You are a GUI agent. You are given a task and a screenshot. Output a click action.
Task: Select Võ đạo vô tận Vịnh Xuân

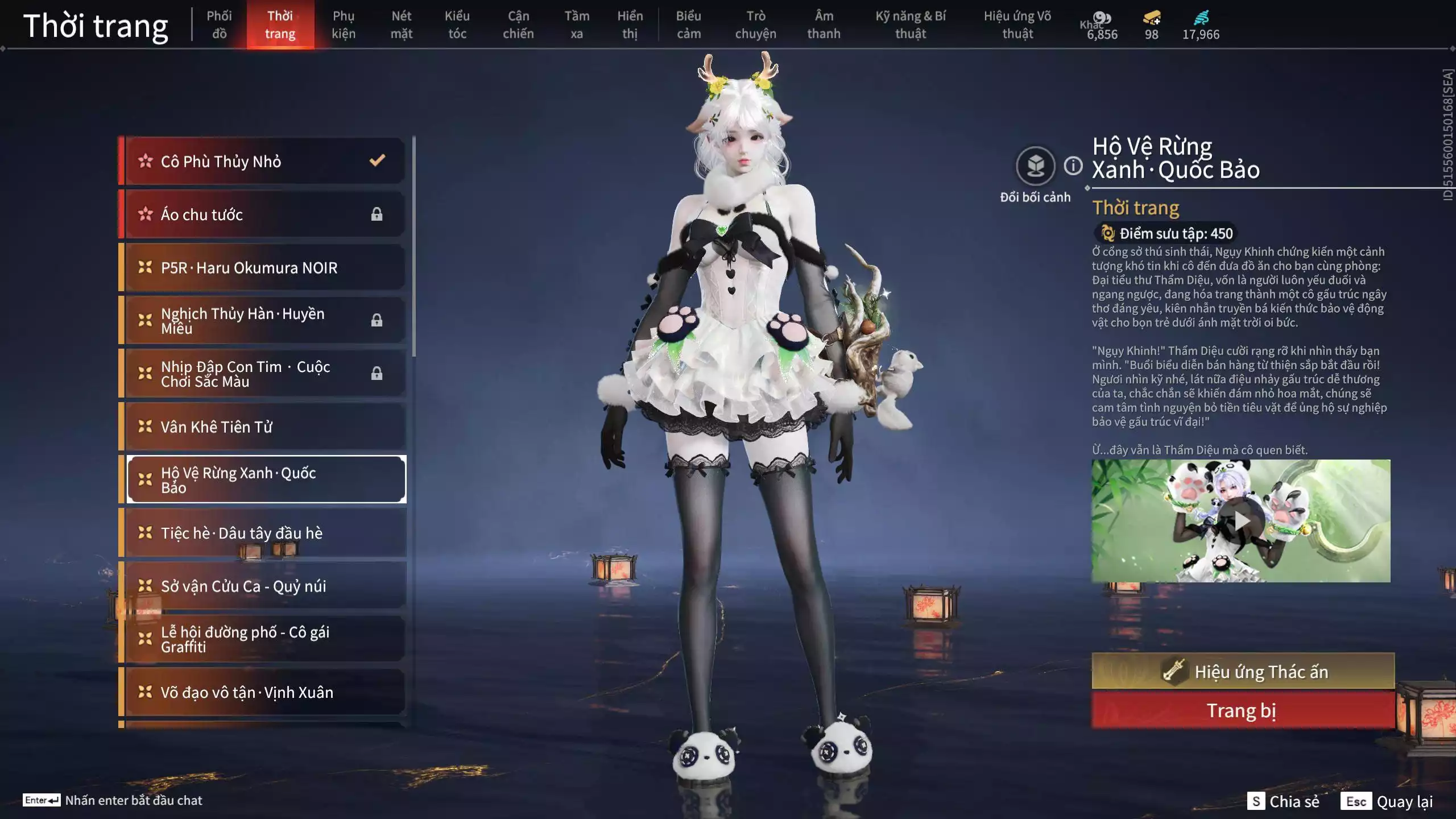click(264, 692)
